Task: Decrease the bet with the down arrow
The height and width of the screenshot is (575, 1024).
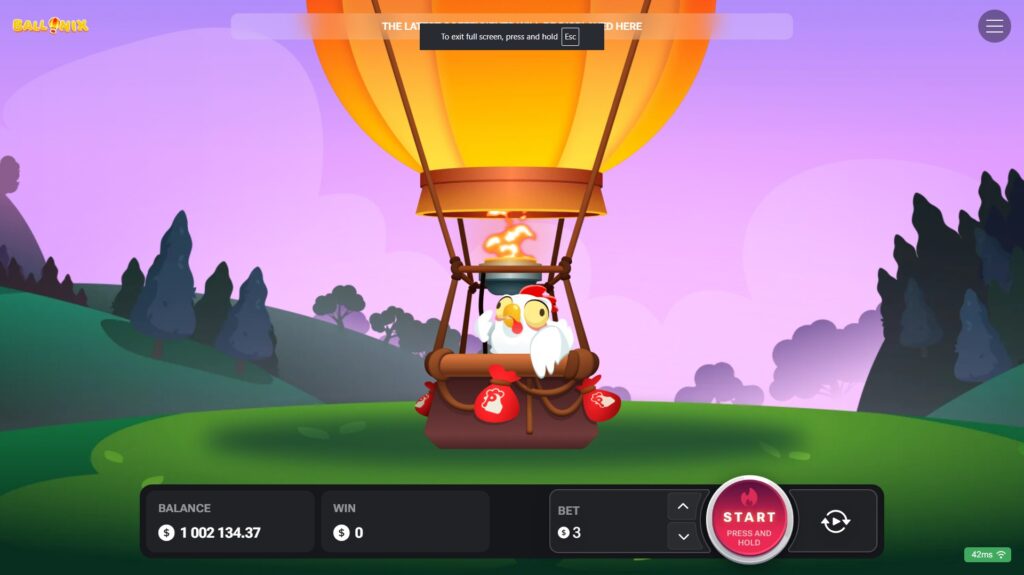Action: click(683, 537)
